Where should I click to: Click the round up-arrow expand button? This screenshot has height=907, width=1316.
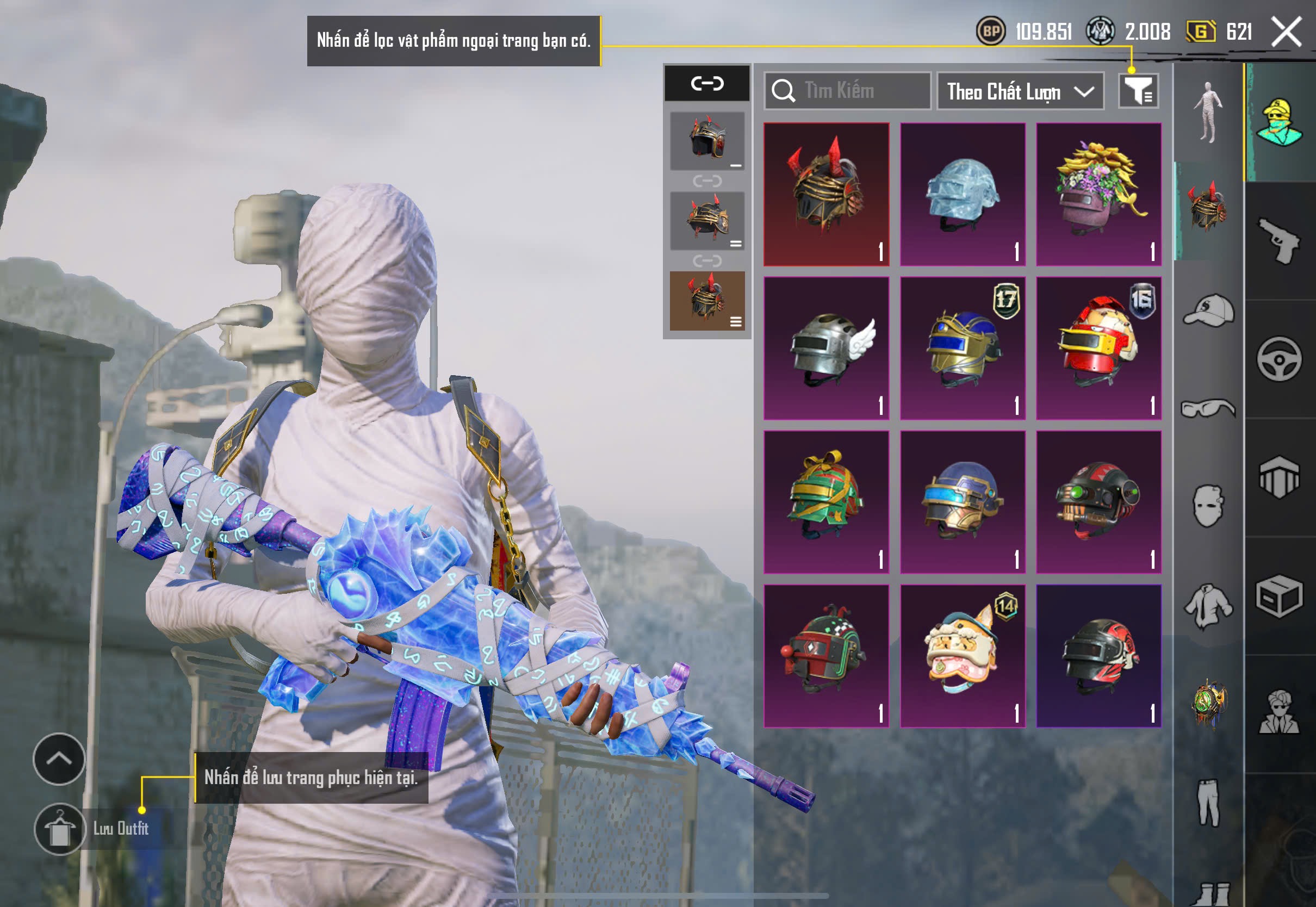point(59,759)
